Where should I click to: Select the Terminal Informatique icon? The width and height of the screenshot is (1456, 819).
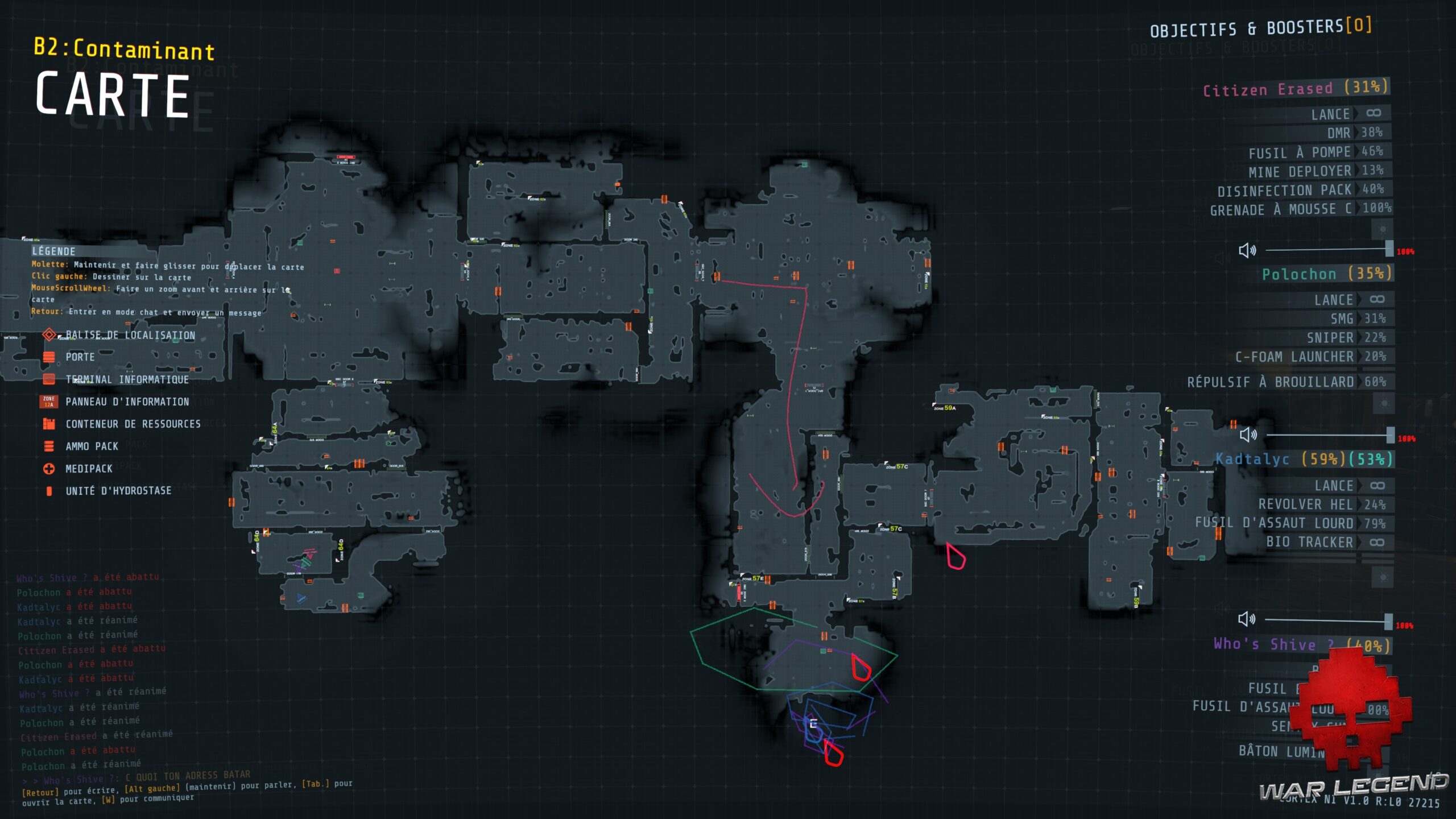click(48, 379)
